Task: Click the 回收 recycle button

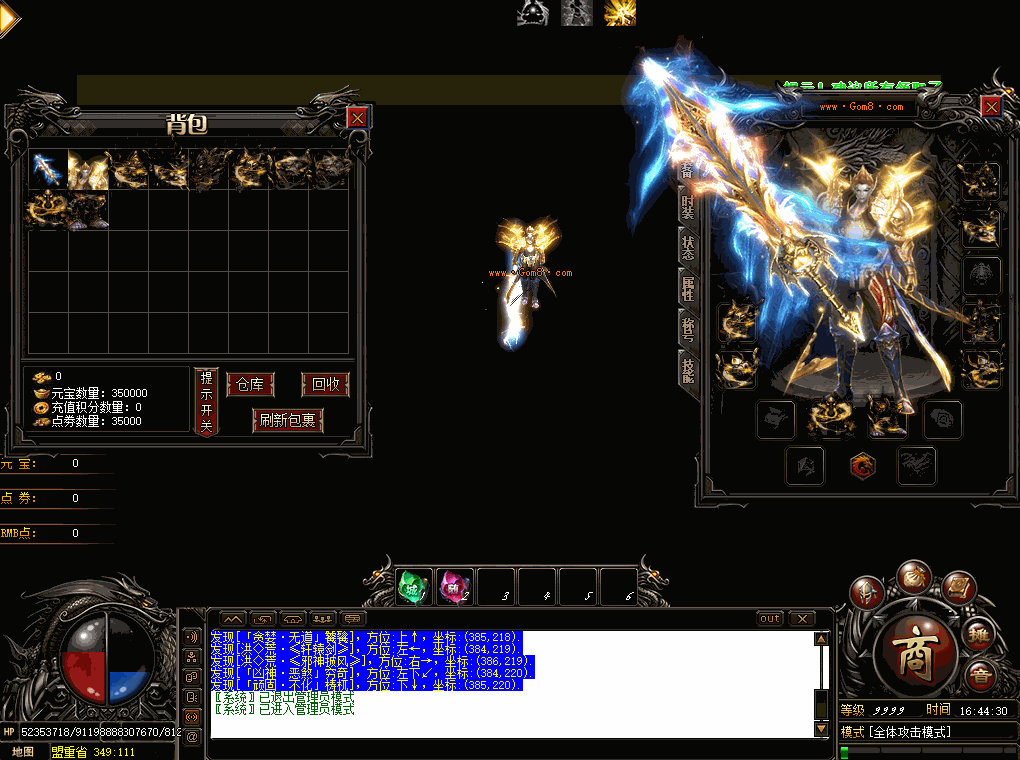Action: point(325,385)
